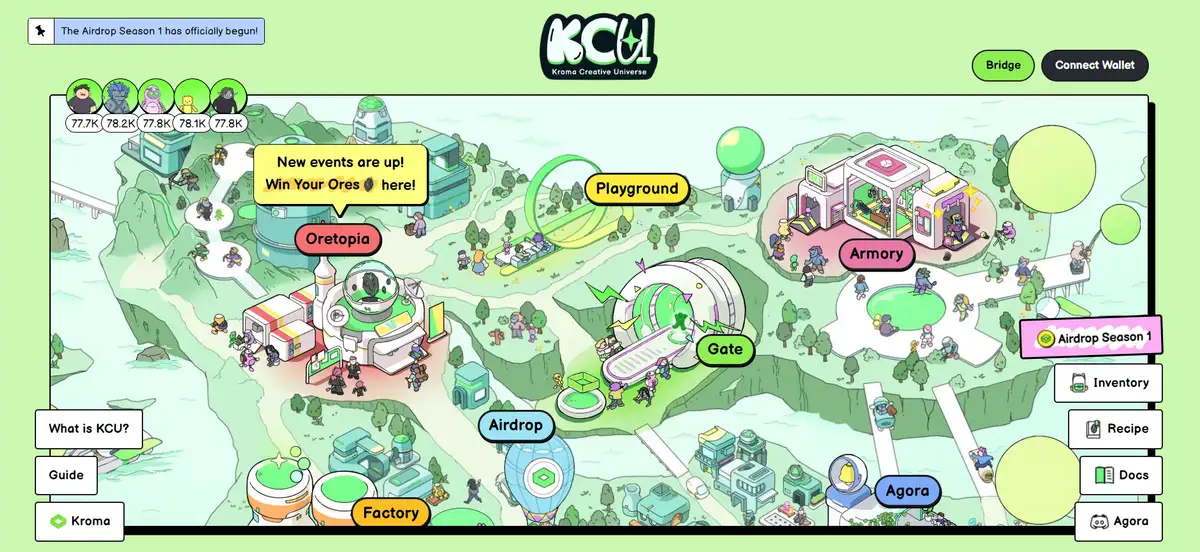Viewport: 1200px width, 552px height.
Task: Show the Inventory
Action: point(1108,383)
